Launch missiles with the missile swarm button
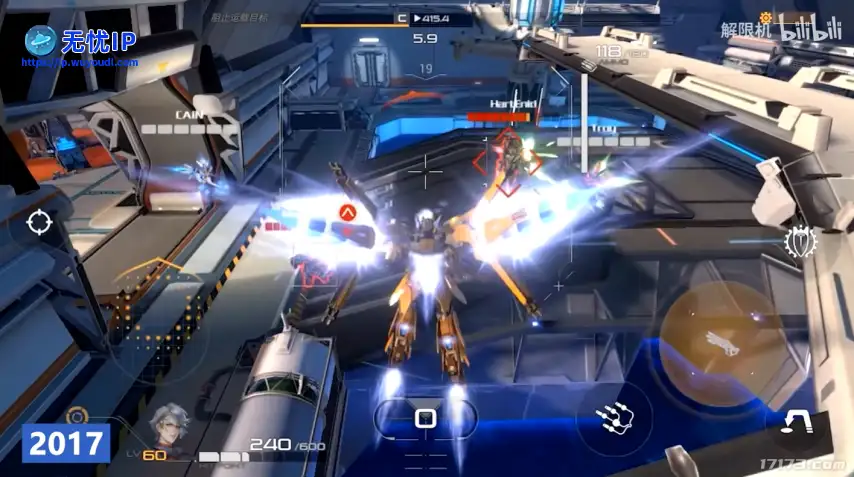854x477 pixels. tap(614, 419)
